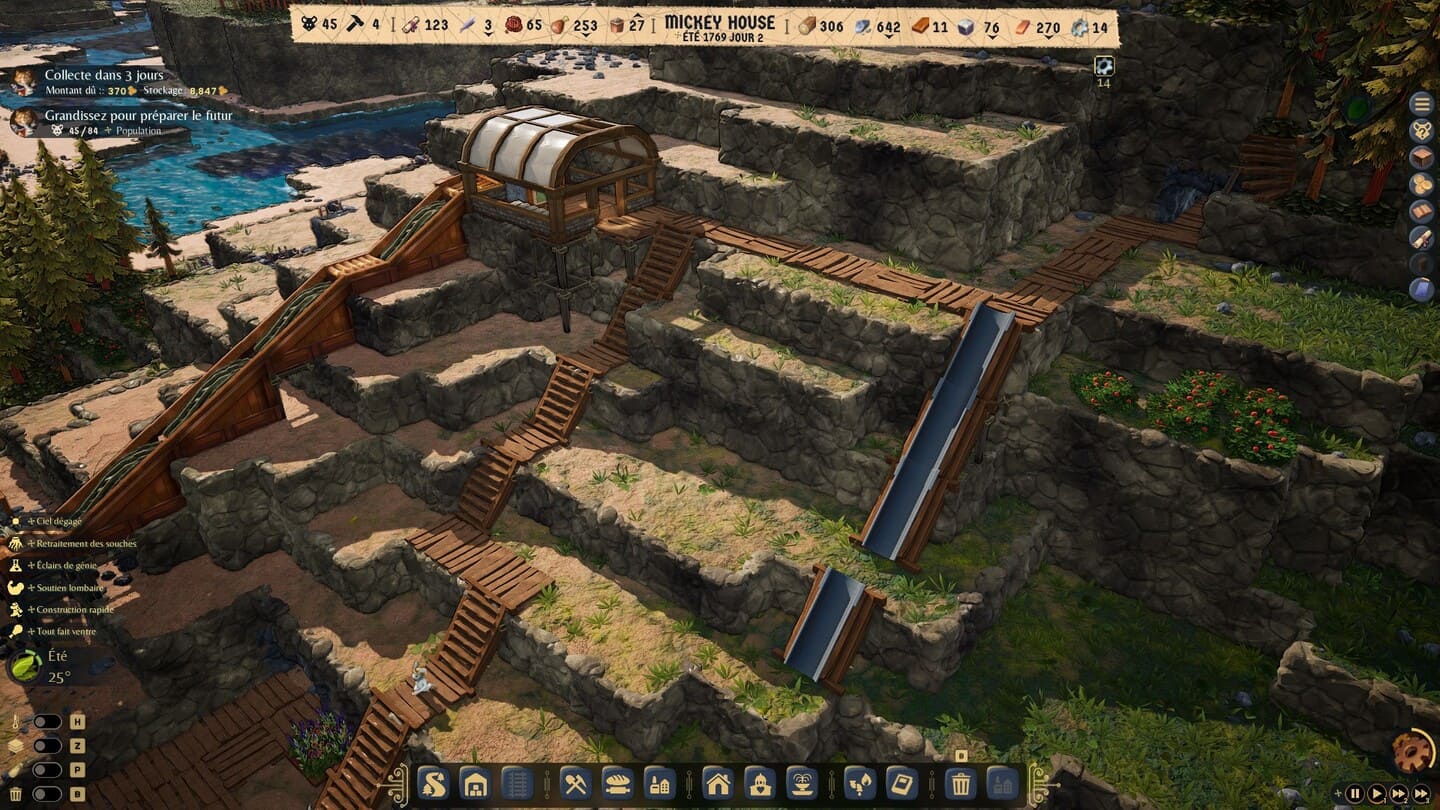Open the house housing build category

click(x=717, y=782)
